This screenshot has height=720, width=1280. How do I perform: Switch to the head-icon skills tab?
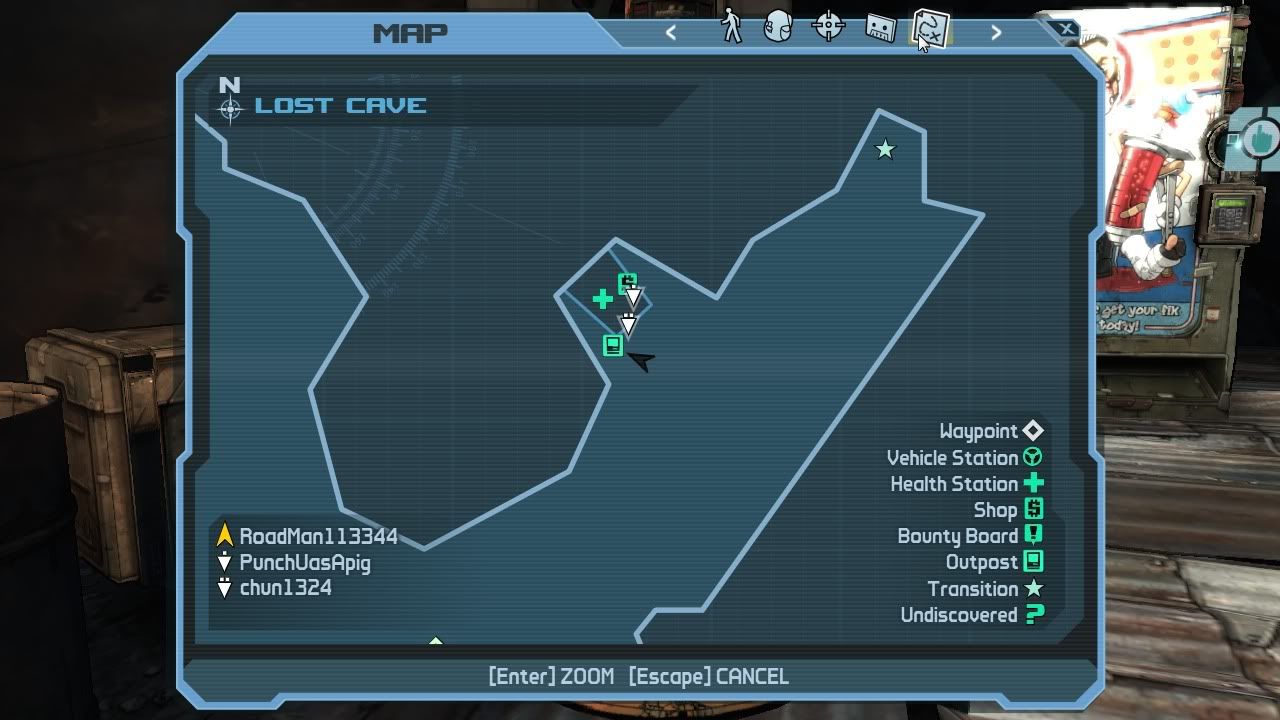[x=778, y=27]
